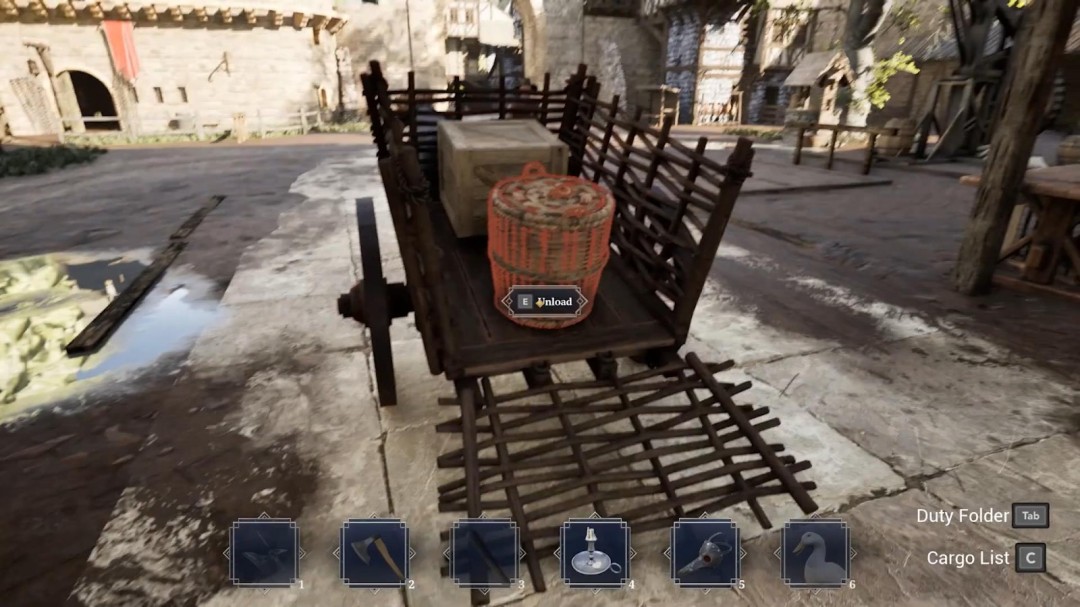Select the goose hotbar slot
1080x607 pixels.
(x=815, y=553)
